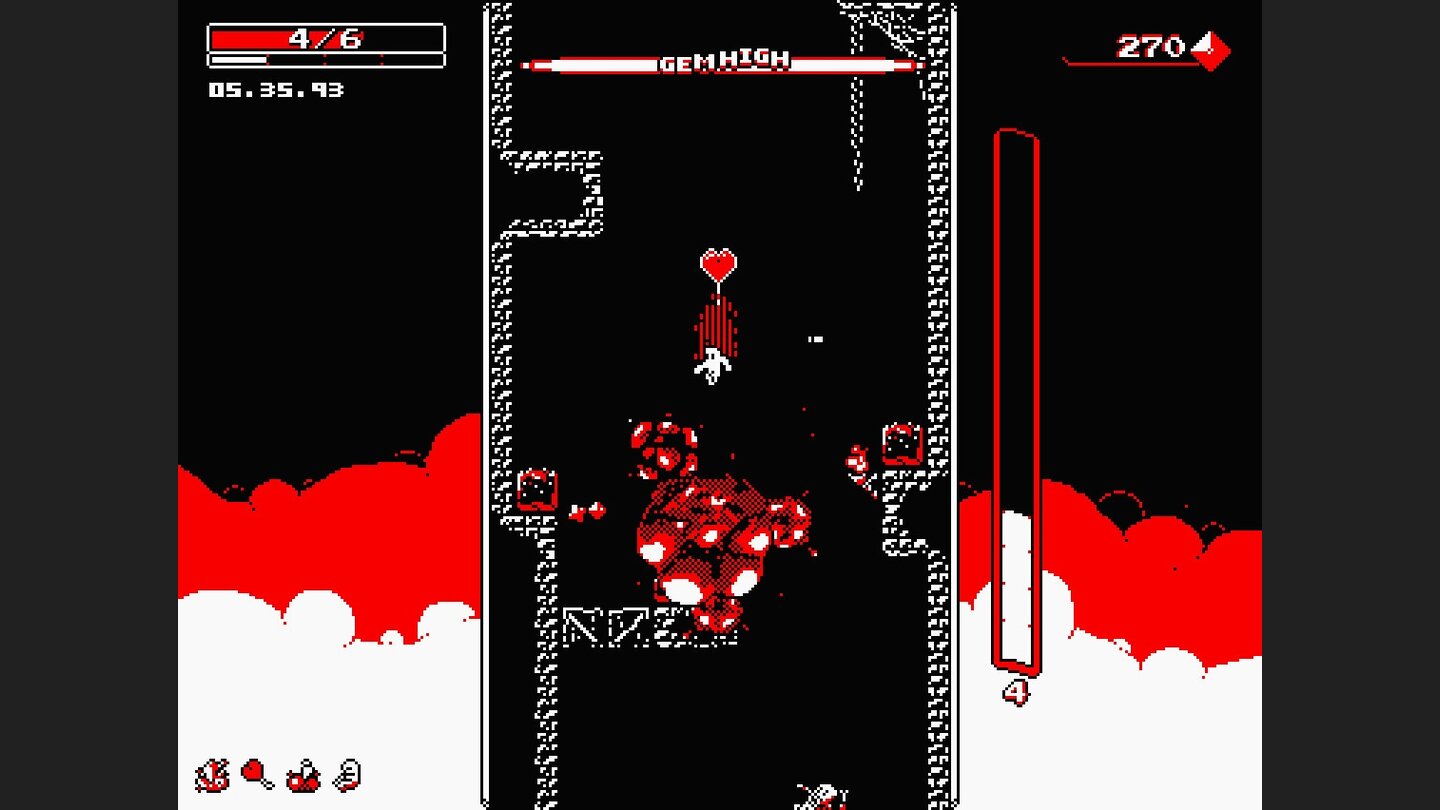Toggle the GEM HIGH combo banner

point(718,60)
